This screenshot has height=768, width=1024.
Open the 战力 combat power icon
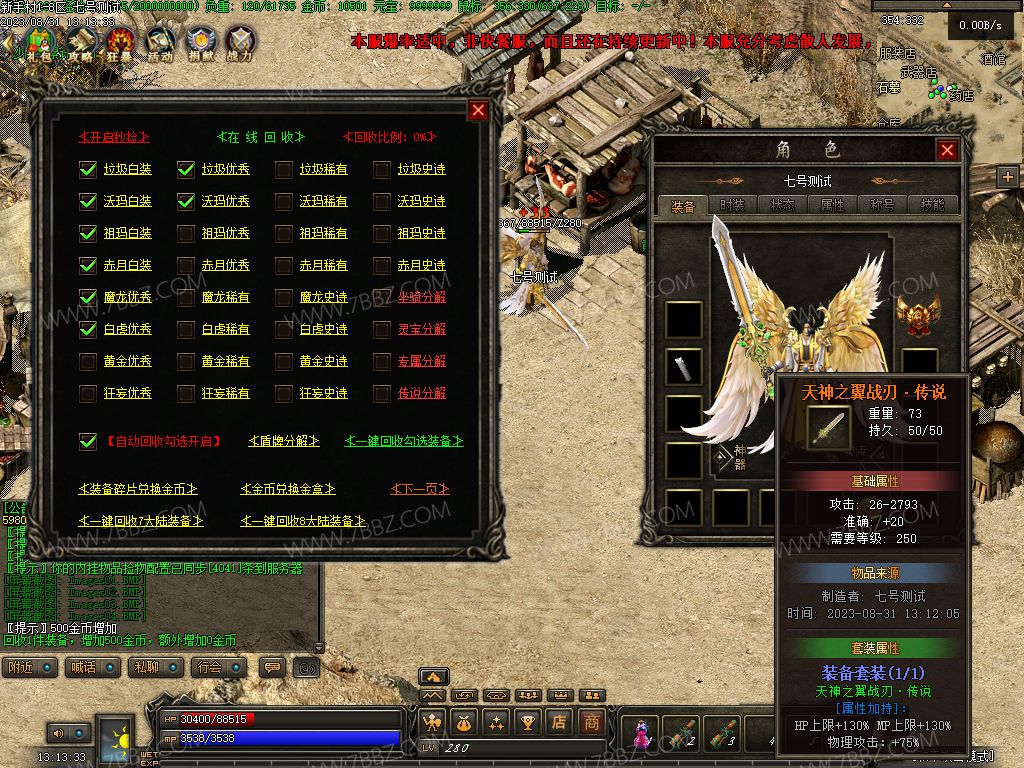click(x=240, y=42)
